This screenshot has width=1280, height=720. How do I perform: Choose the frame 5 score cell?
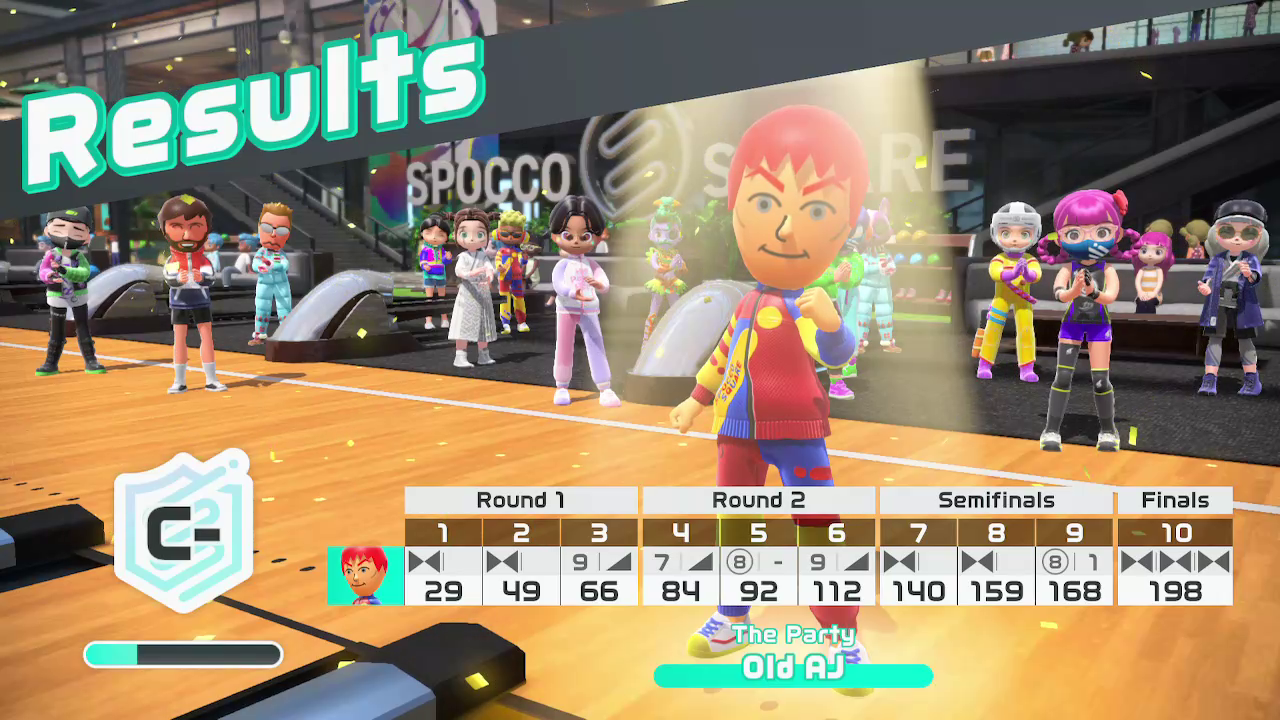tap(759, 576)
